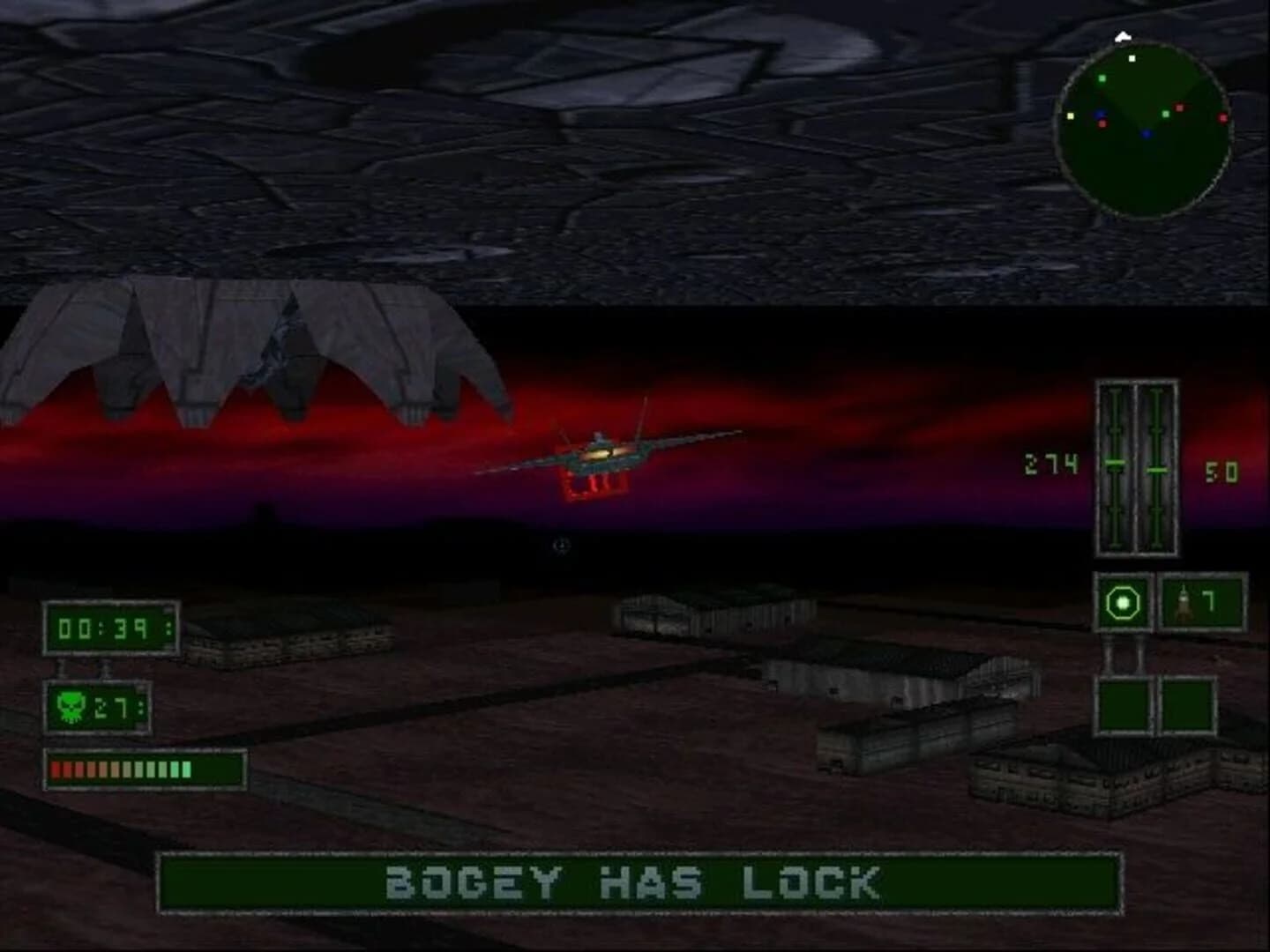Click the blue blip inside the radar circle
This screenshot has width=1270, height=952.
coord(1148,133)
